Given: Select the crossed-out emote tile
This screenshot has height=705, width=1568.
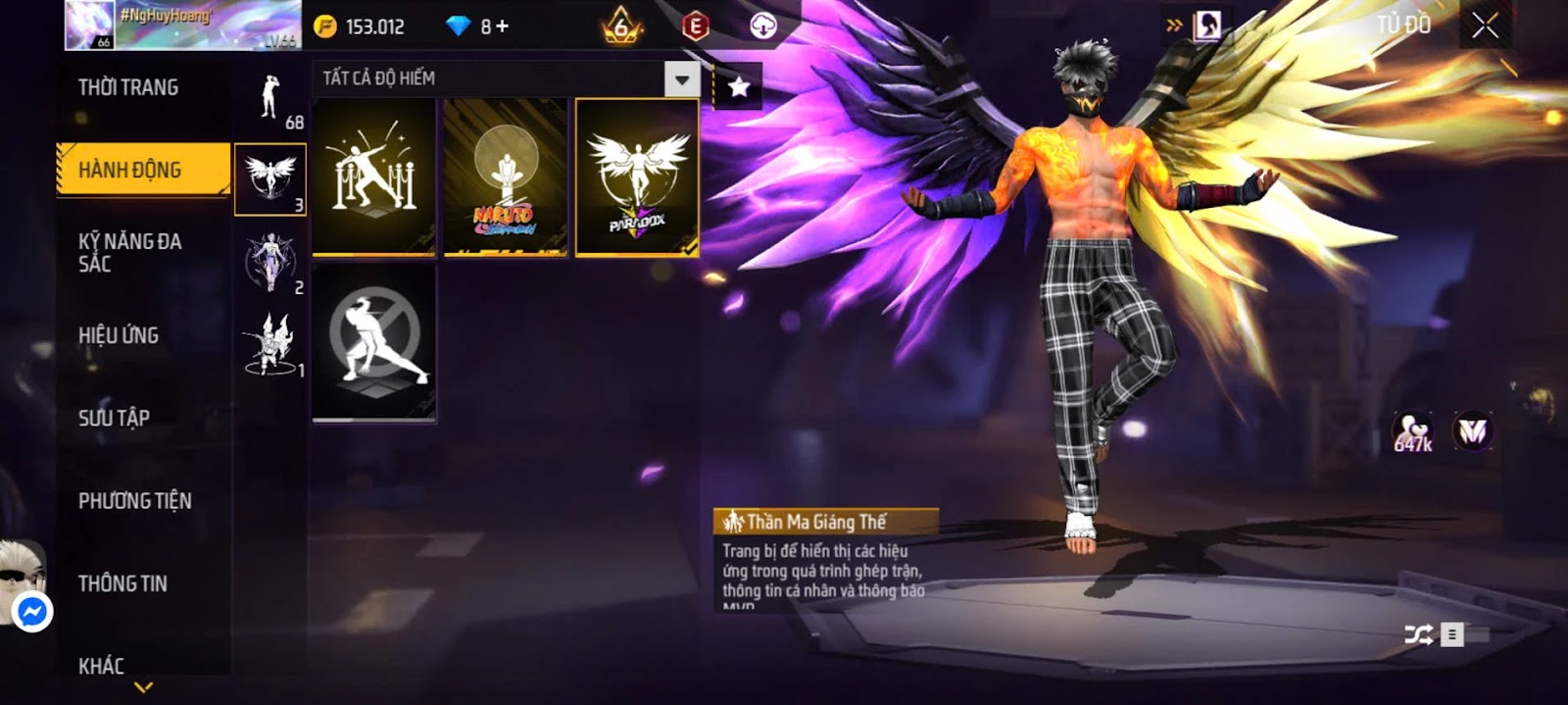Looking at the screenshot, I should point(374,341).
